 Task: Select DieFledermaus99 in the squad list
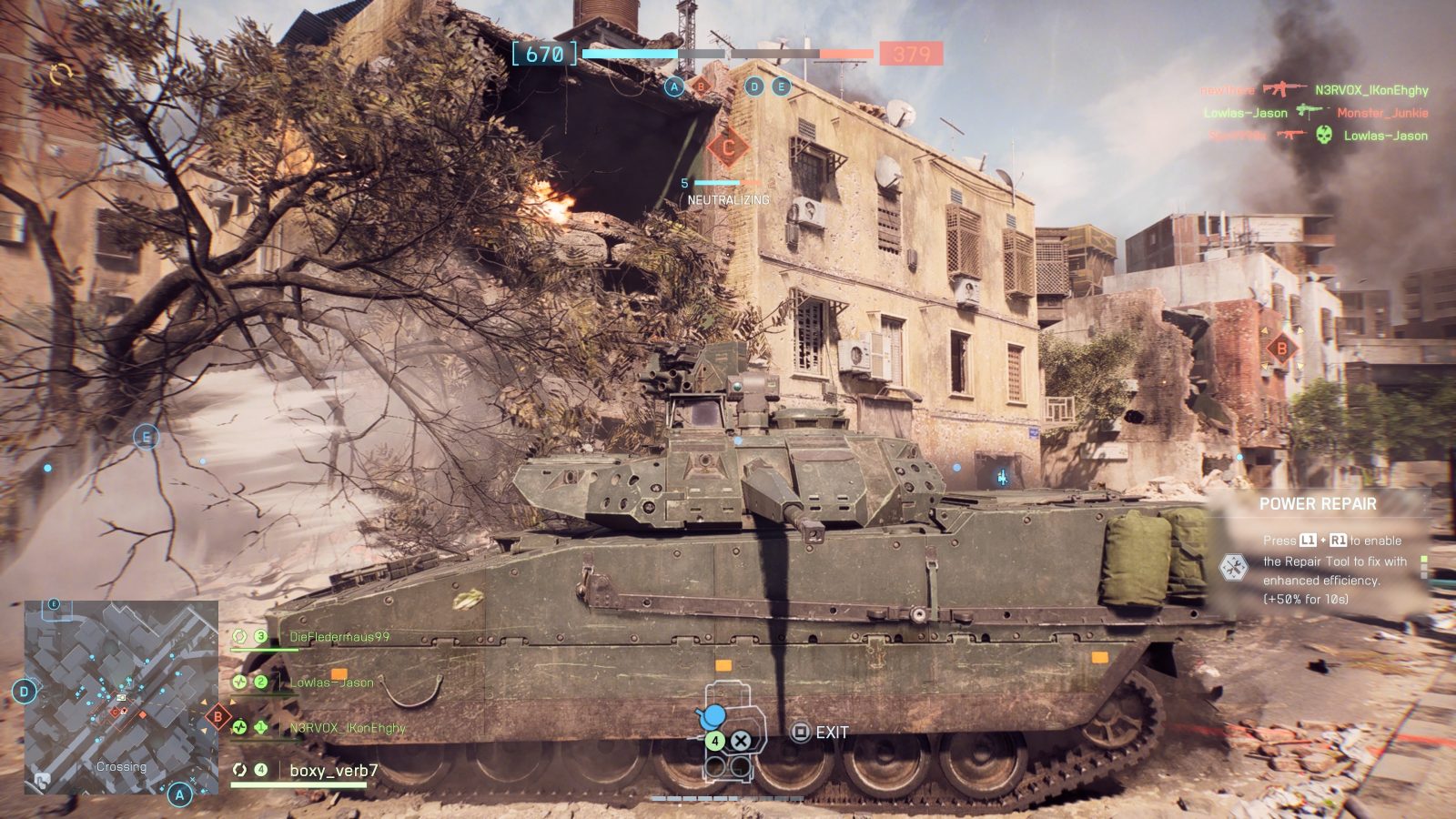click(x=339, y=637)
